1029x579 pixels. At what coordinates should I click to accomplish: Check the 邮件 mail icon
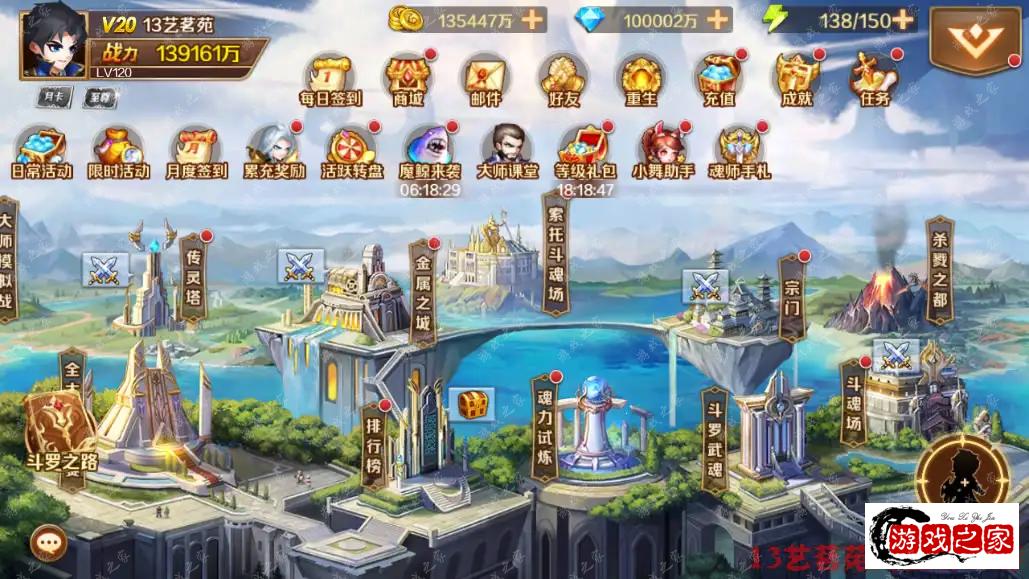(x=484, y=78)
